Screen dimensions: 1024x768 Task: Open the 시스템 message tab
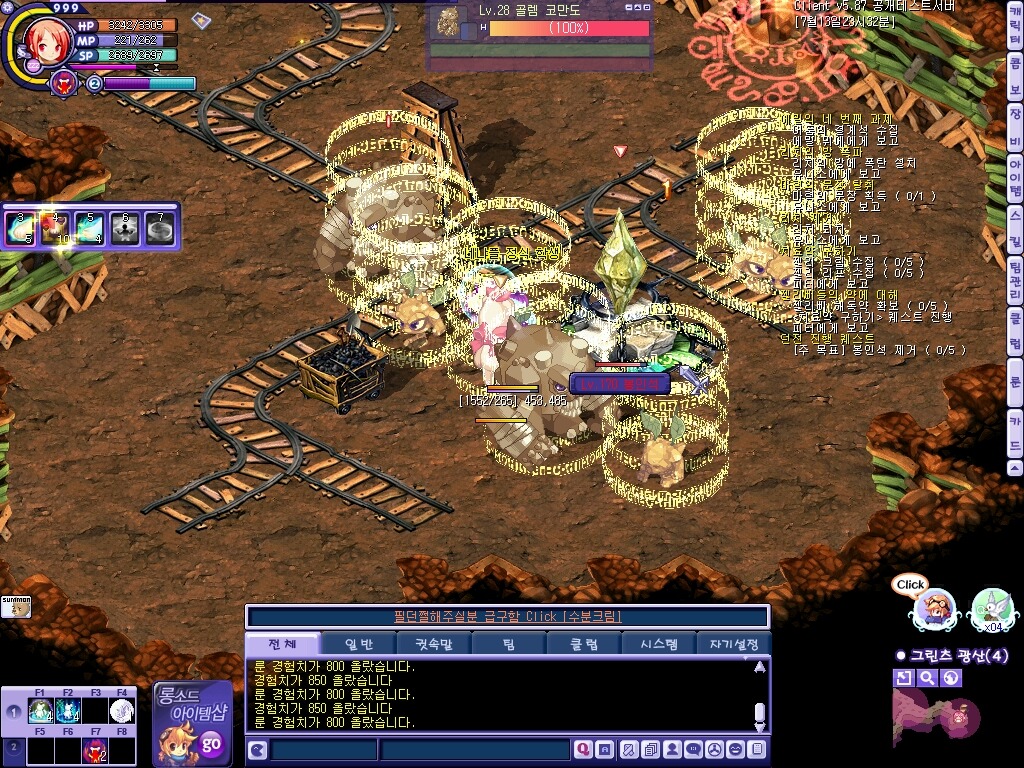pos(658,644)
